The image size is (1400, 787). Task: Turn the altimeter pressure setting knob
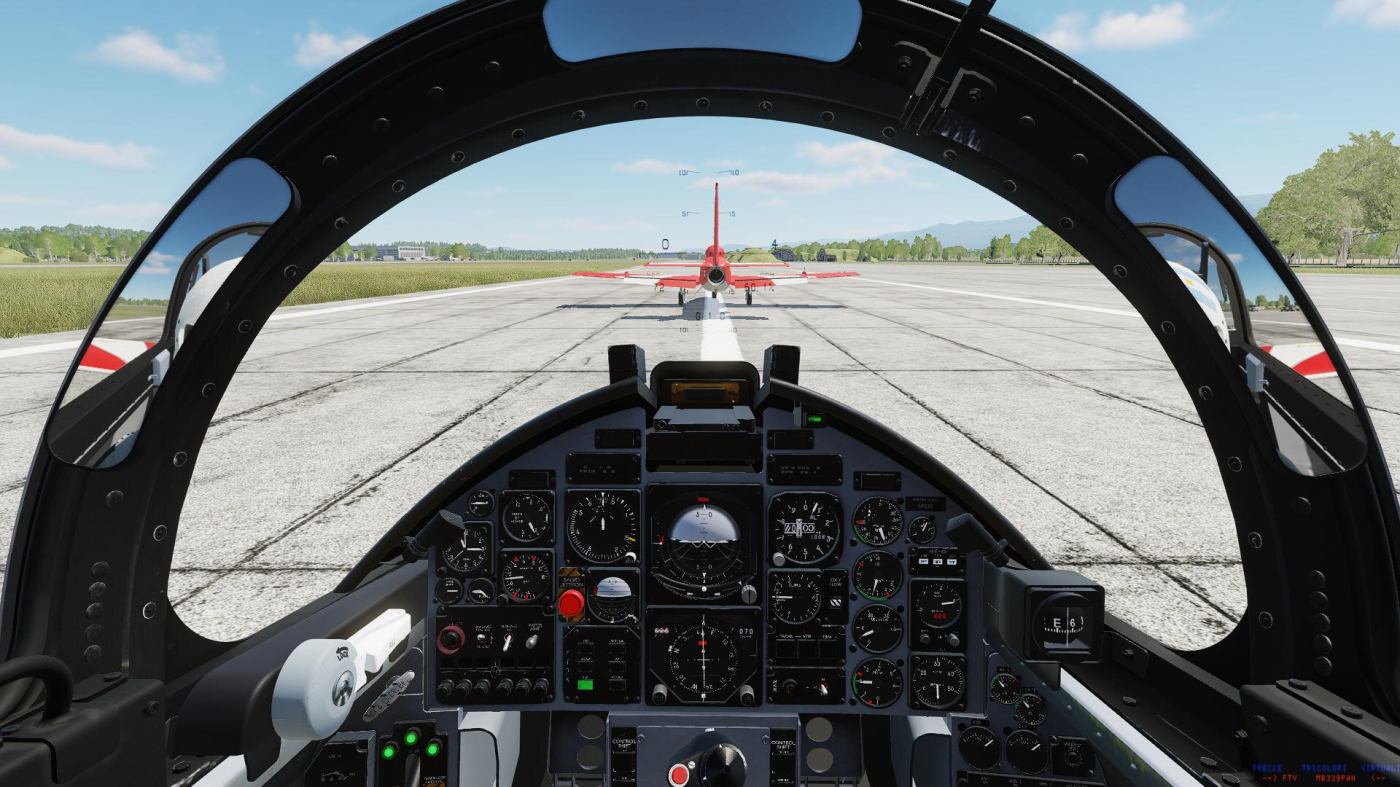click(x=777, y=559)
